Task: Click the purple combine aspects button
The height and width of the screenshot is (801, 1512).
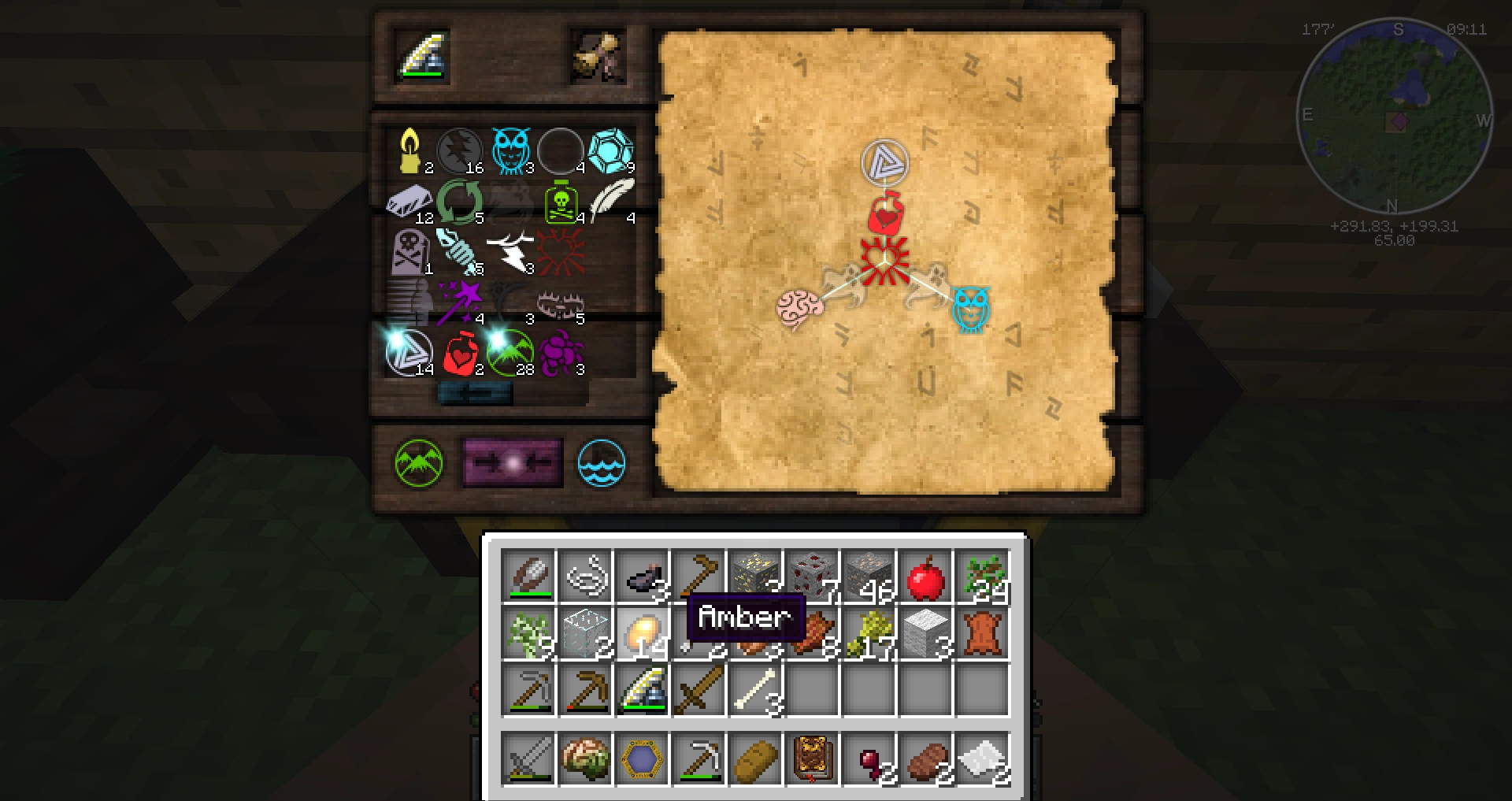Action: 513,463
